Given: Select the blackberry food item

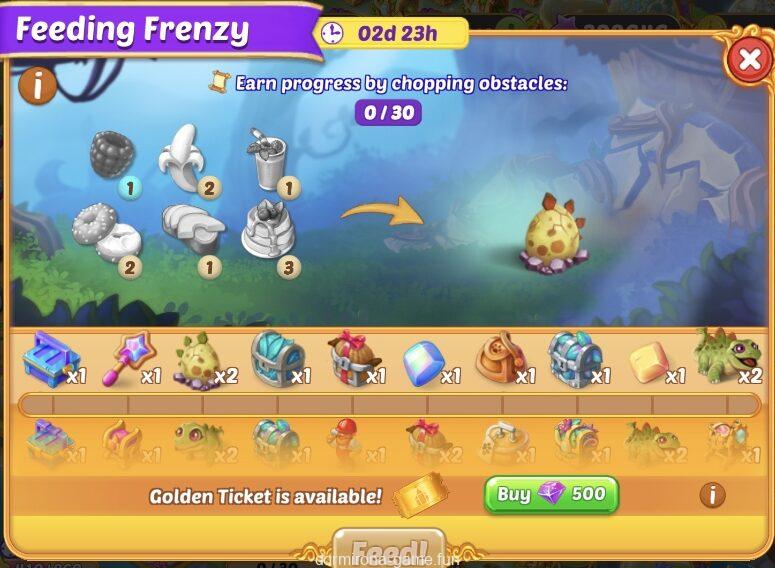Looking at the screenshot, I should coord(111,155).
